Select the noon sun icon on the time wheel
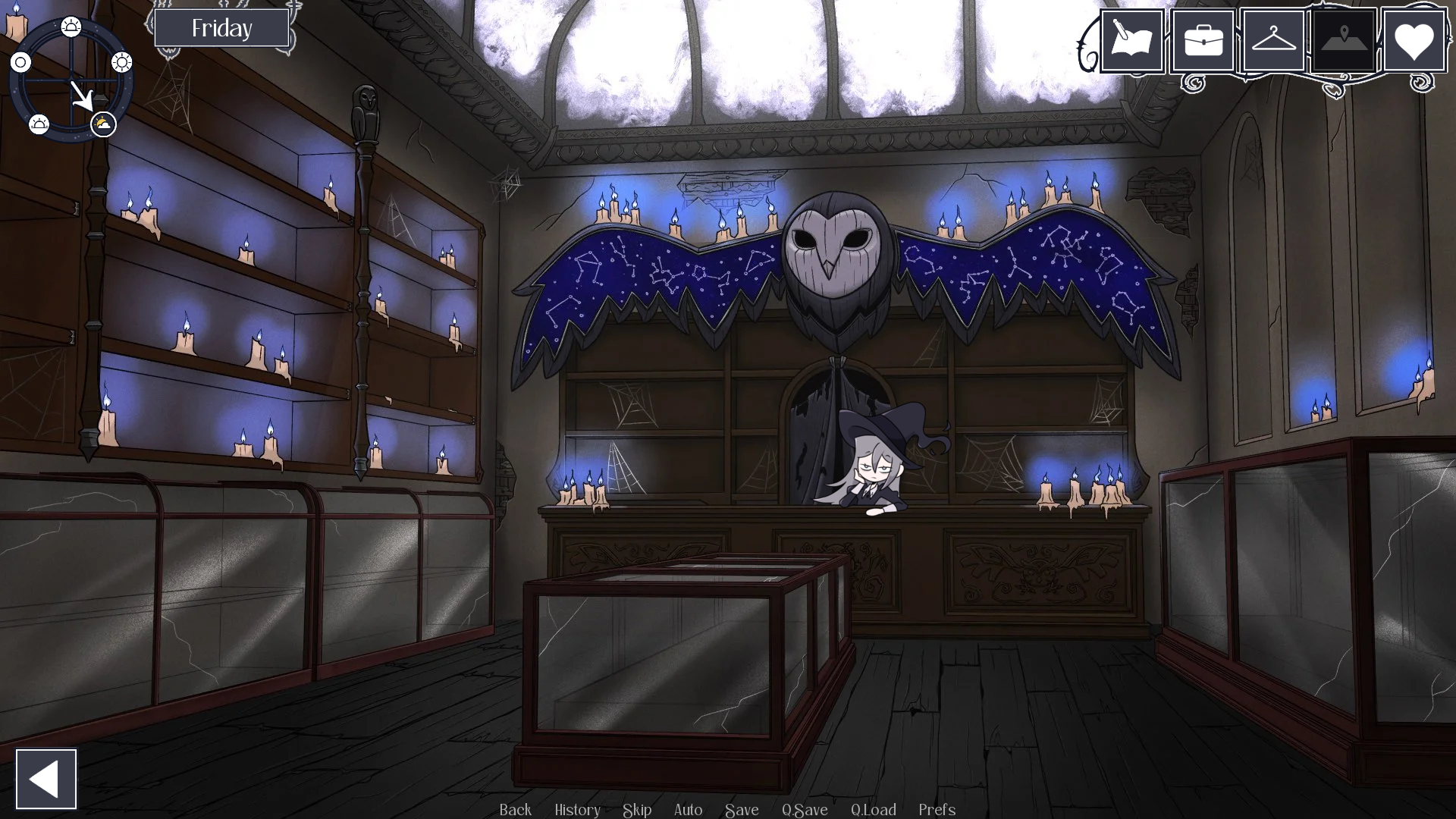This screenshot has height=819, width=1456. click(121, 62)
